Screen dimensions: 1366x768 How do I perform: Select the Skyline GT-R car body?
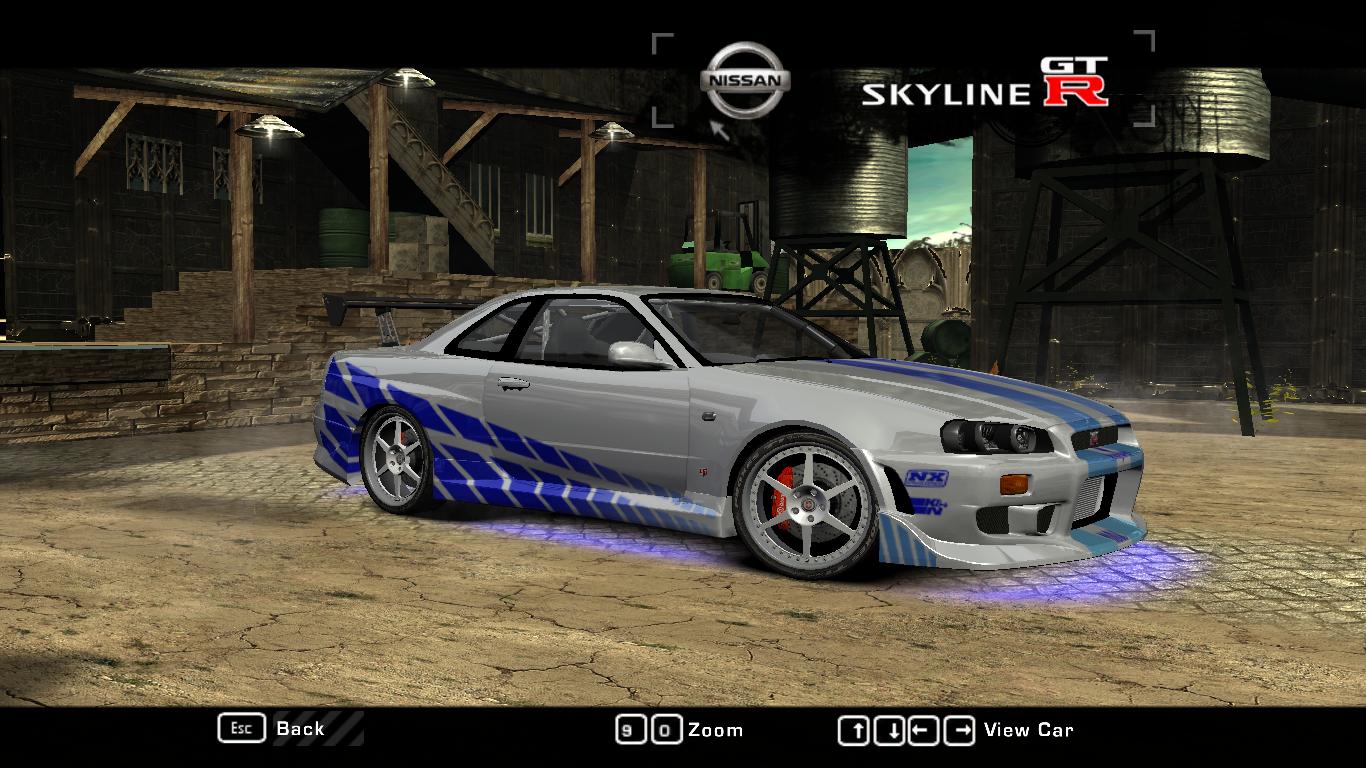click(700, 400)
